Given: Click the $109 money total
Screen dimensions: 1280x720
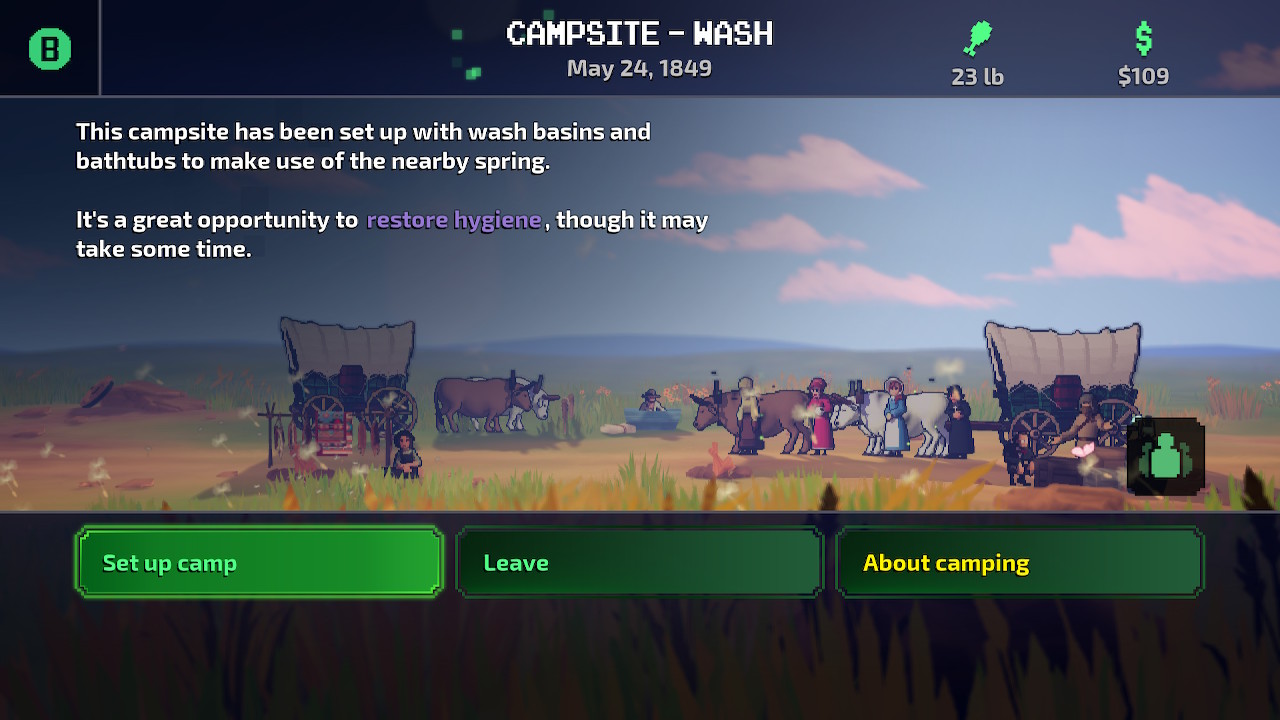Looking at the screenshot, I should 1142,76.
